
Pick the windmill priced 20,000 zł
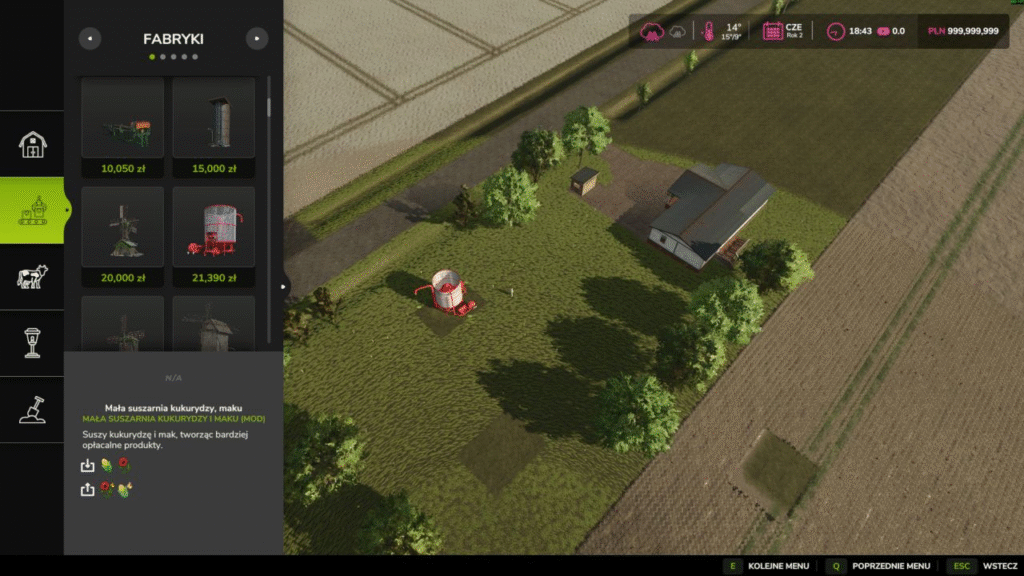click(x=123, y=236)
